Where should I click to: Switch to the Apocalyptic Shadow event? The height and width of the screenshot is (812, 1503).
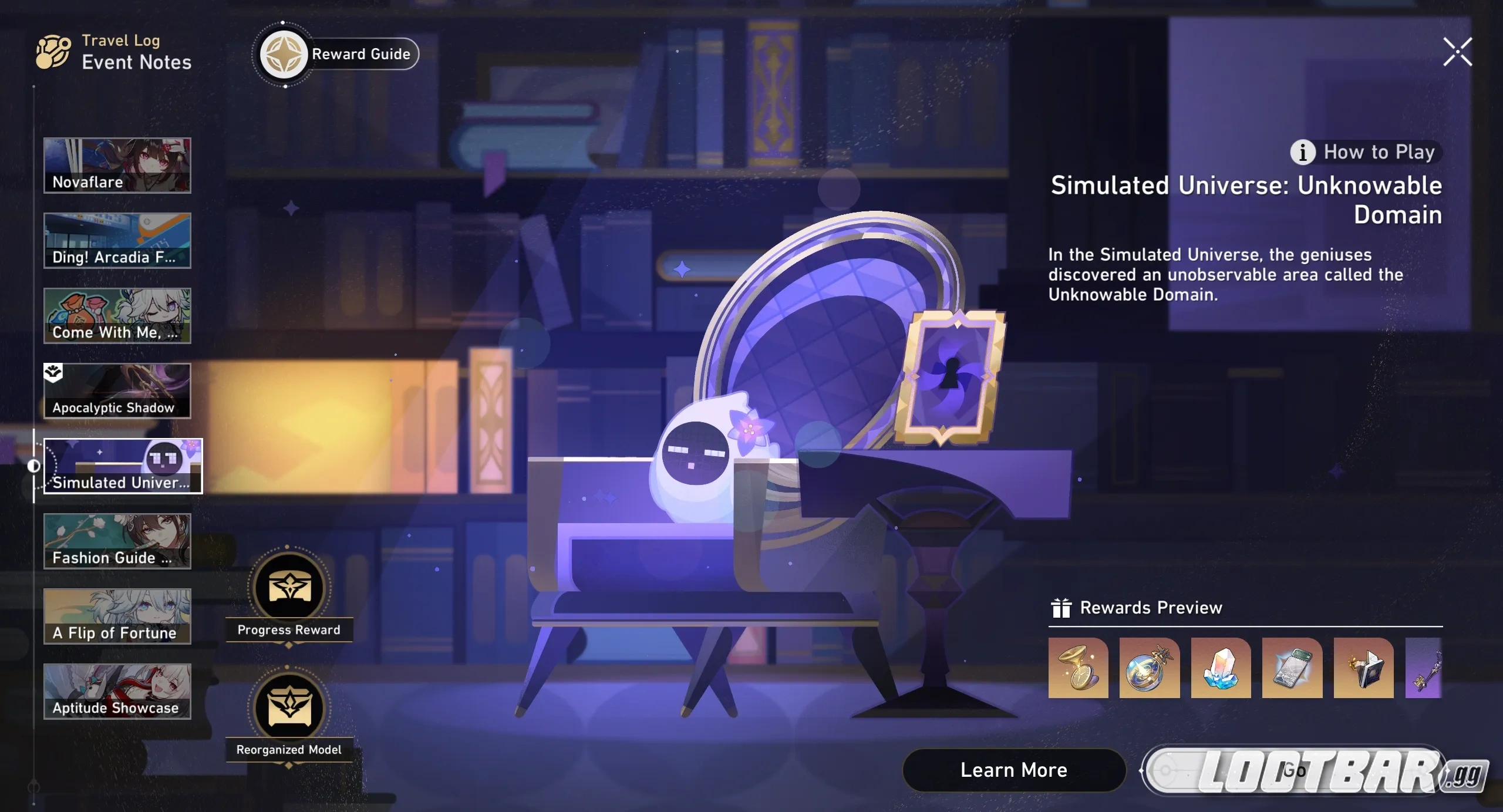click(x=117, y=391)
